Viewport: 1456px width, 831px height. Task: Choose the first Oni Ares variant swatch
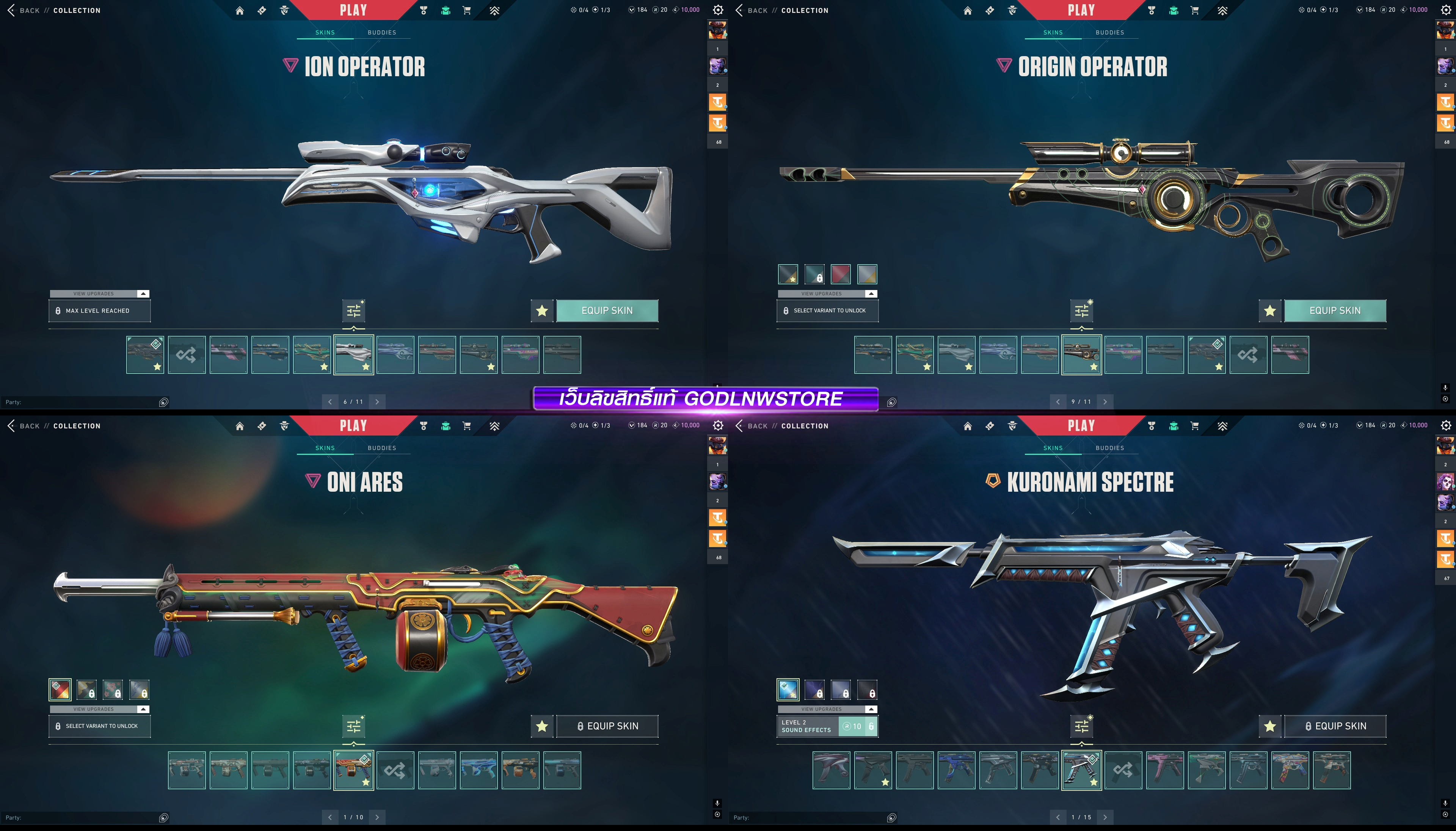point(60,690)
